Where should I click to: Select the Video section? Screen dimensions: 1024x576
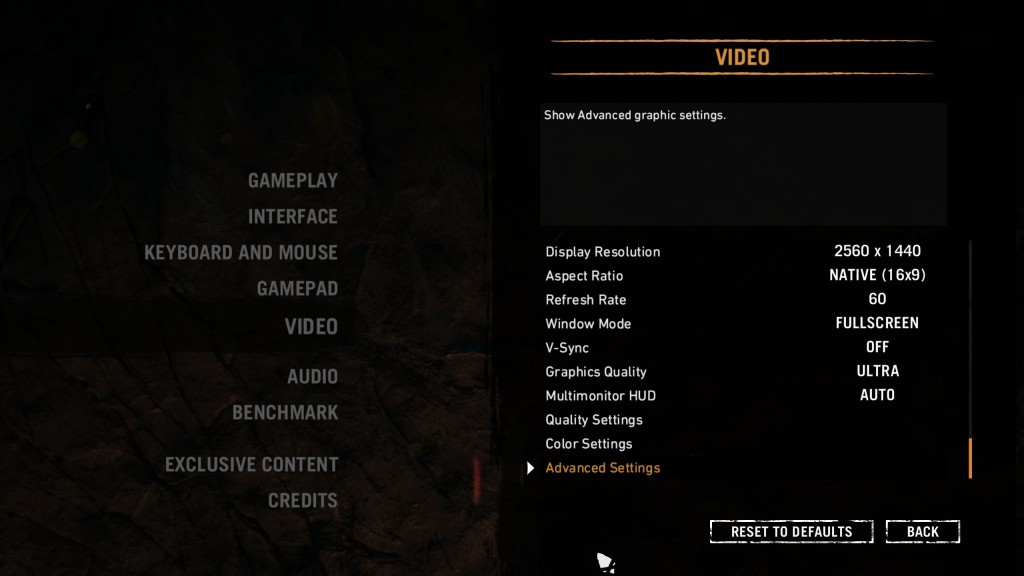pos(311,326)
